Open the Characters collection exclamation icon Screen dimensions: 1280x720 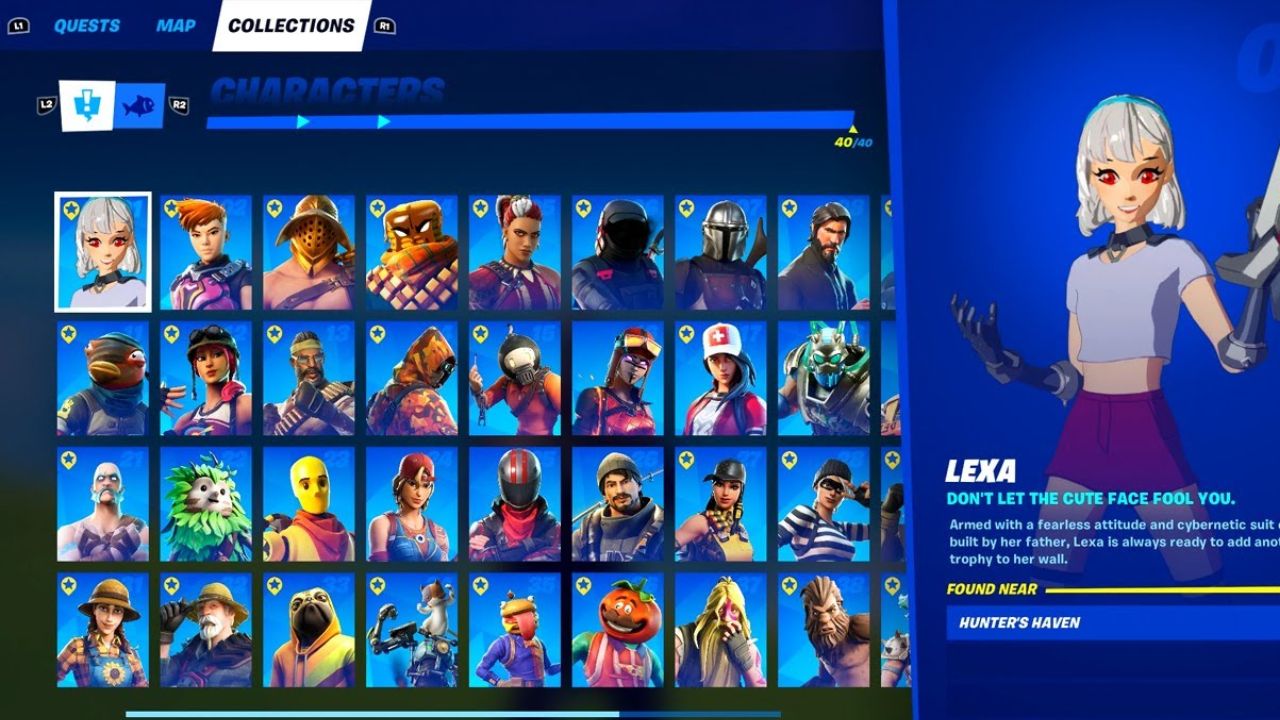pos(86,107)
